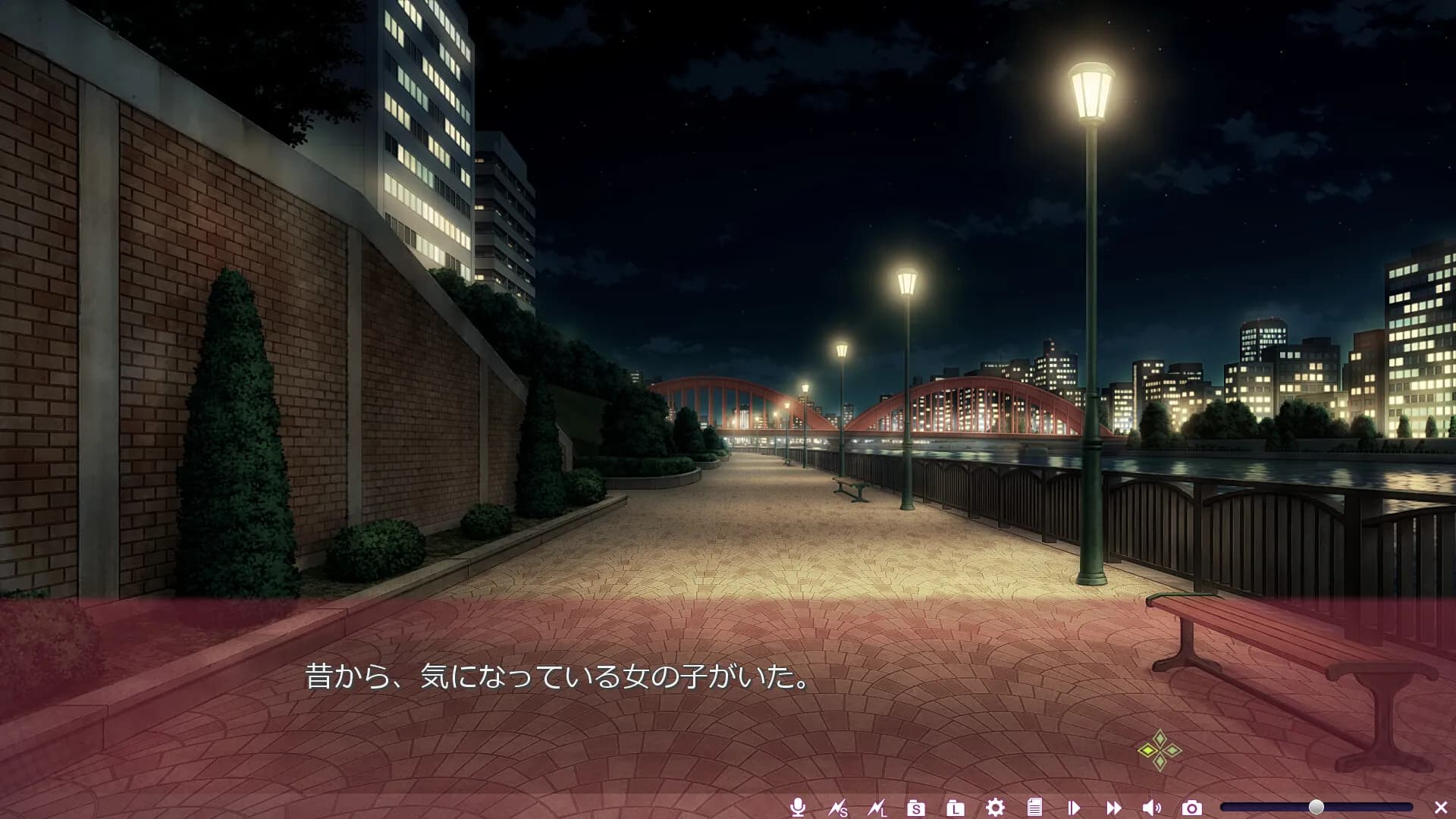Screen dimensions: 1456x819
Task: Click the speaker icon's volume control
Action: (1153, 809)
